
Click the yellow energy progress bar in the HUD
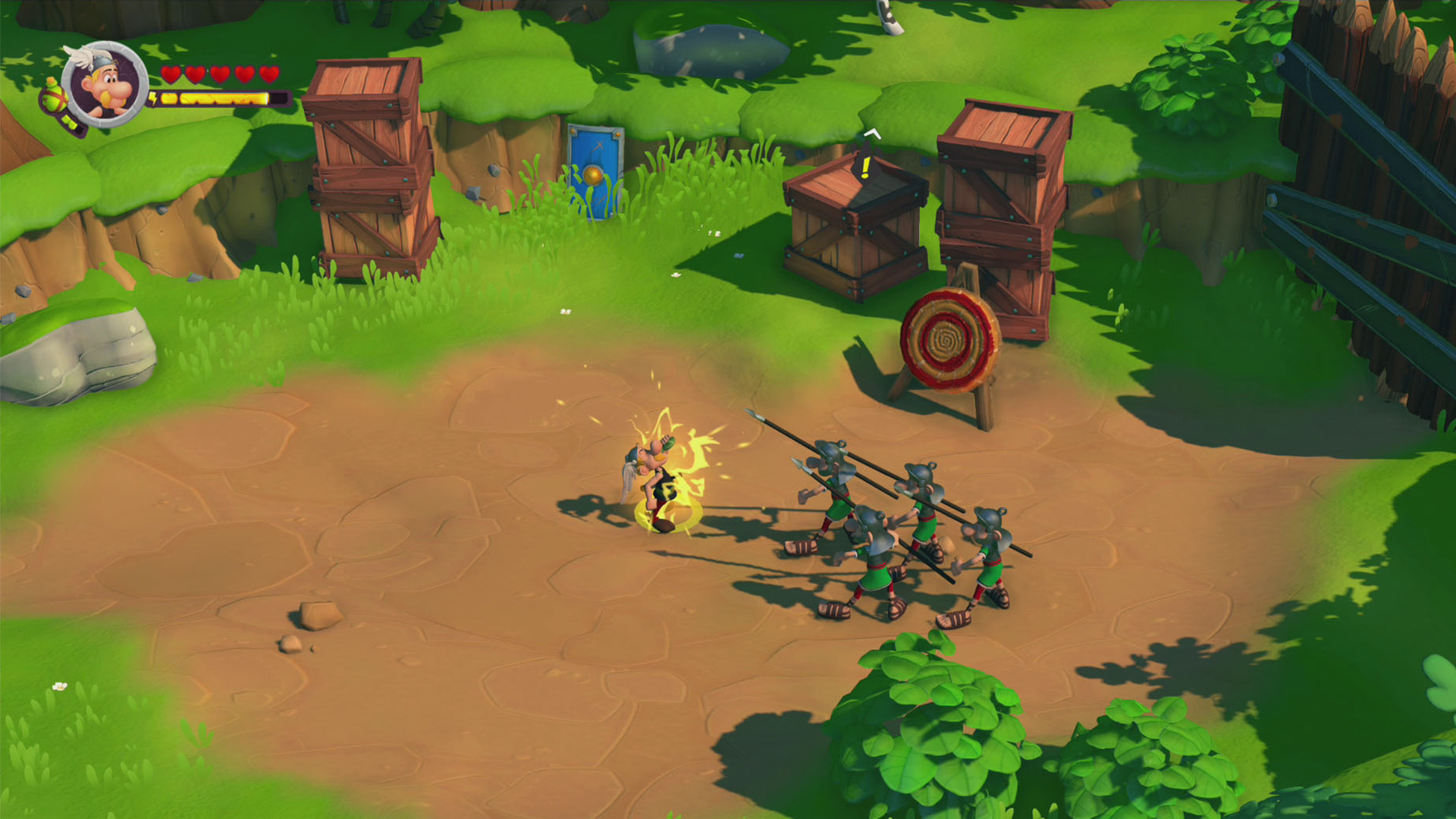212,99
